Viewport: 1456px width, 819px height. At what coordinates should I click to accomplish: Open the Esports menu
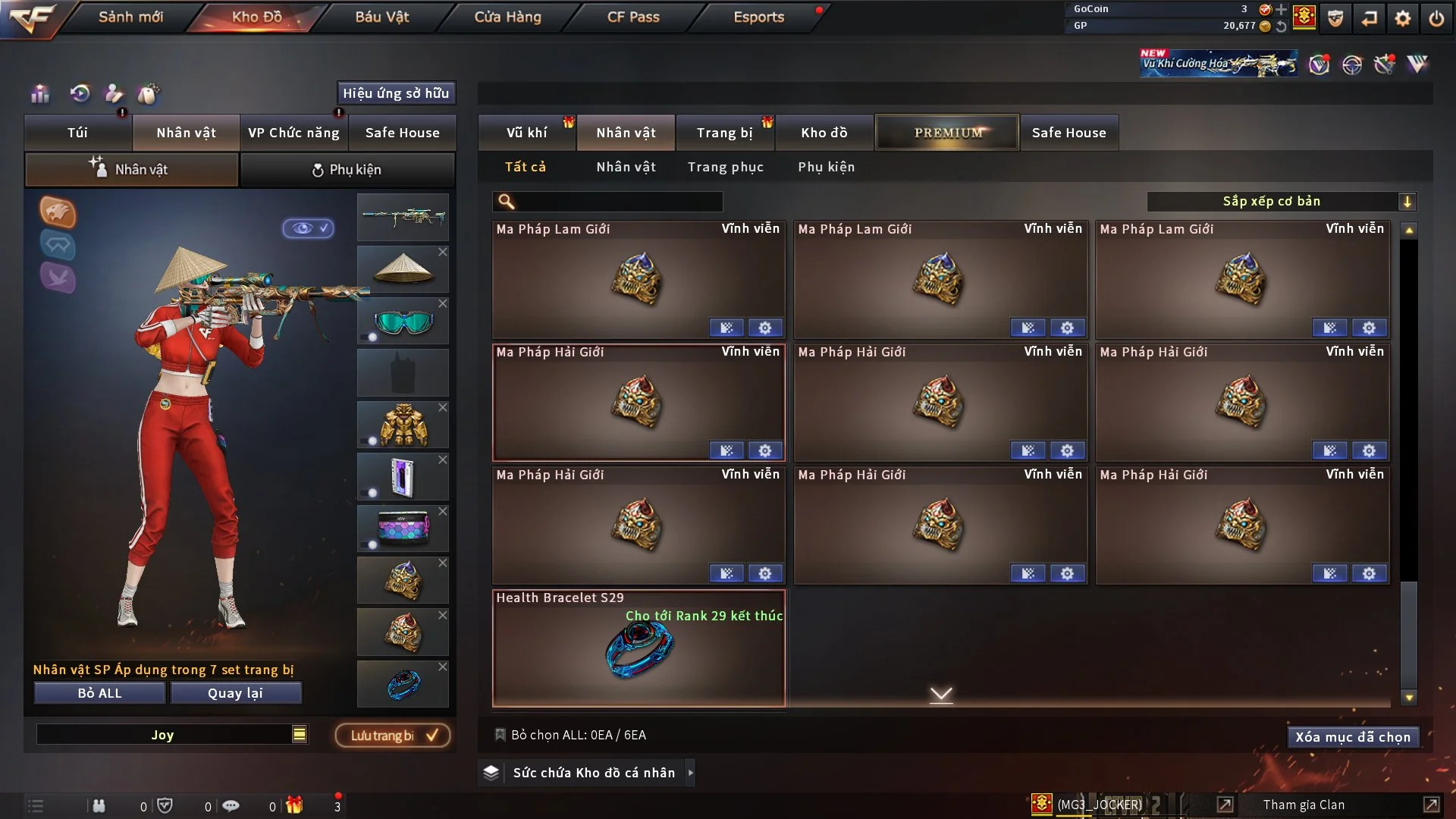758,17
